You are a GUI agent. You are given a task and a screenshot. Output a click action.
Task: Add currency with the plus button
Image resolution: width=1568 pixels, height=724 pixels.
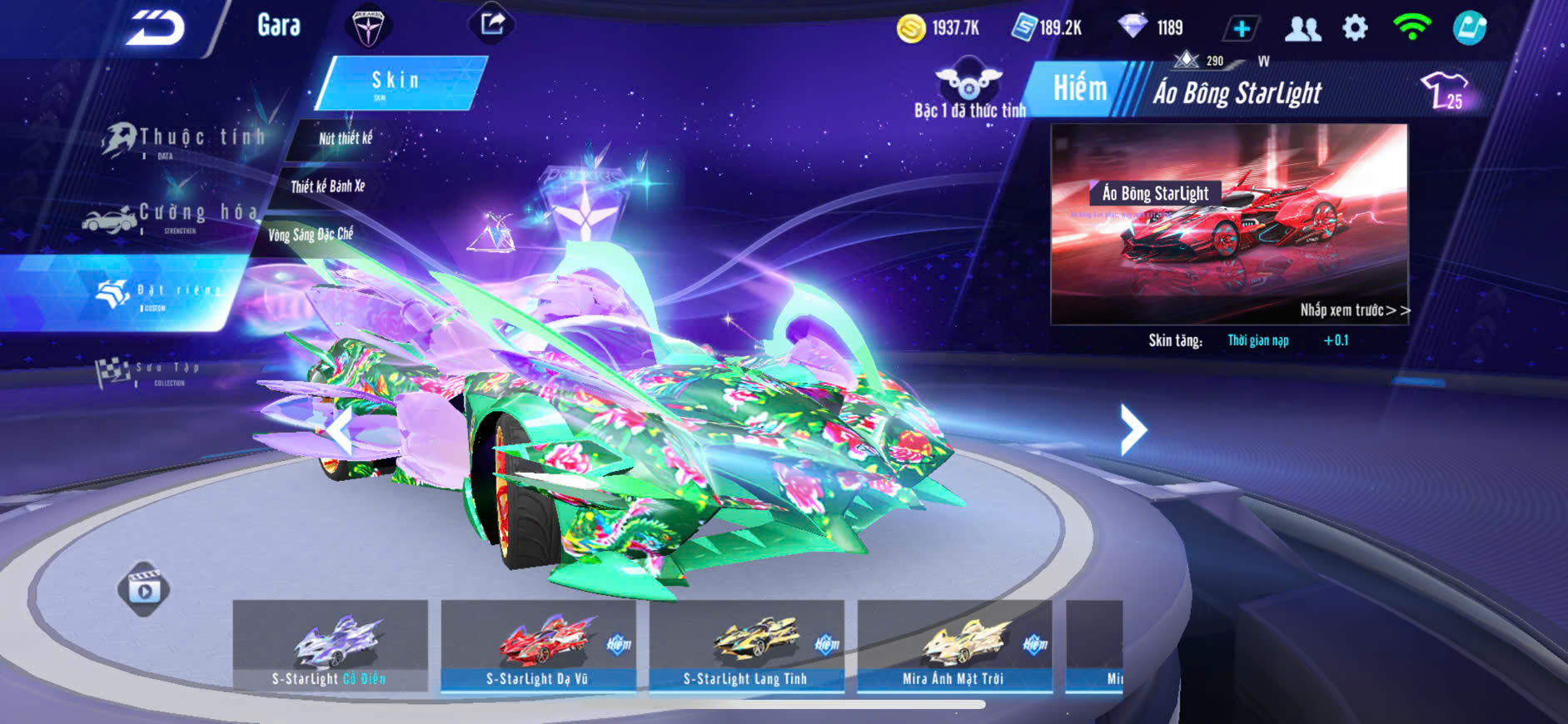(x=1241, y=29)
